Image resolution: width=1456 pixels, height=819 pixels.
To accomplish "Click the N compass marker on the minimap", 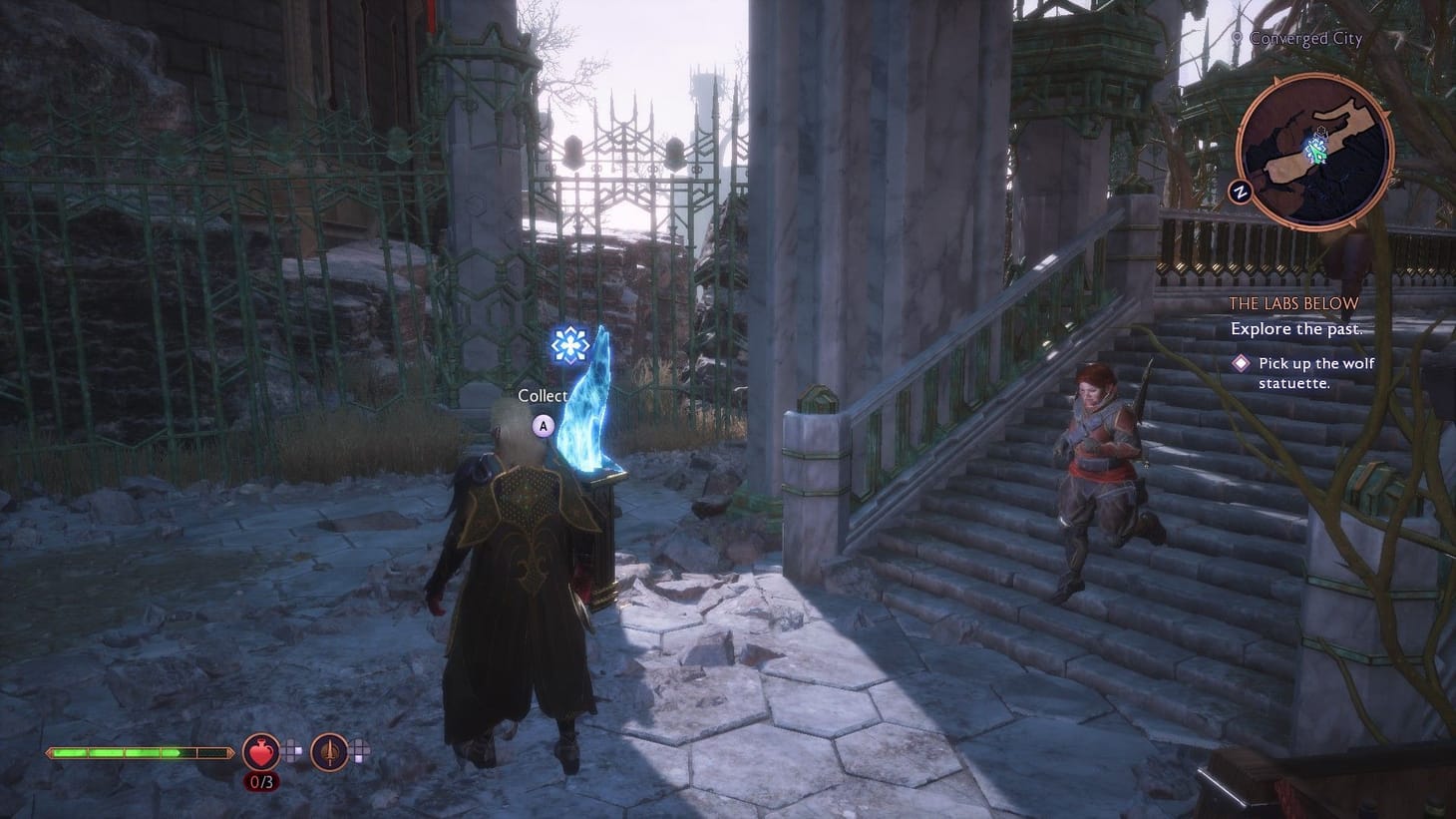I will [x=1241, y=191].
